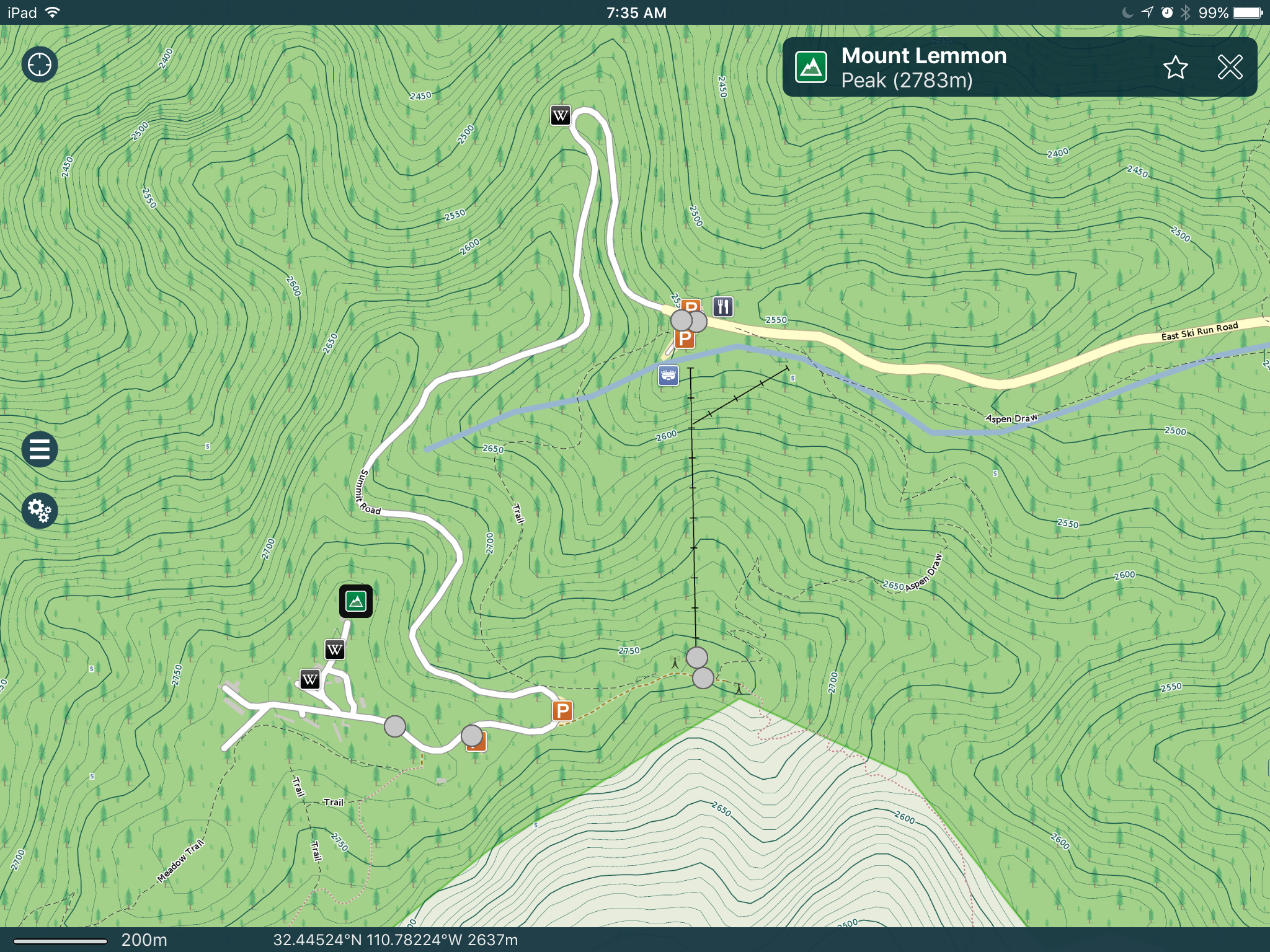The width and height of the screenshot is (1270, 952).
Task: Favorite Mount Lemmon with the star
Action: point(1175,67)
